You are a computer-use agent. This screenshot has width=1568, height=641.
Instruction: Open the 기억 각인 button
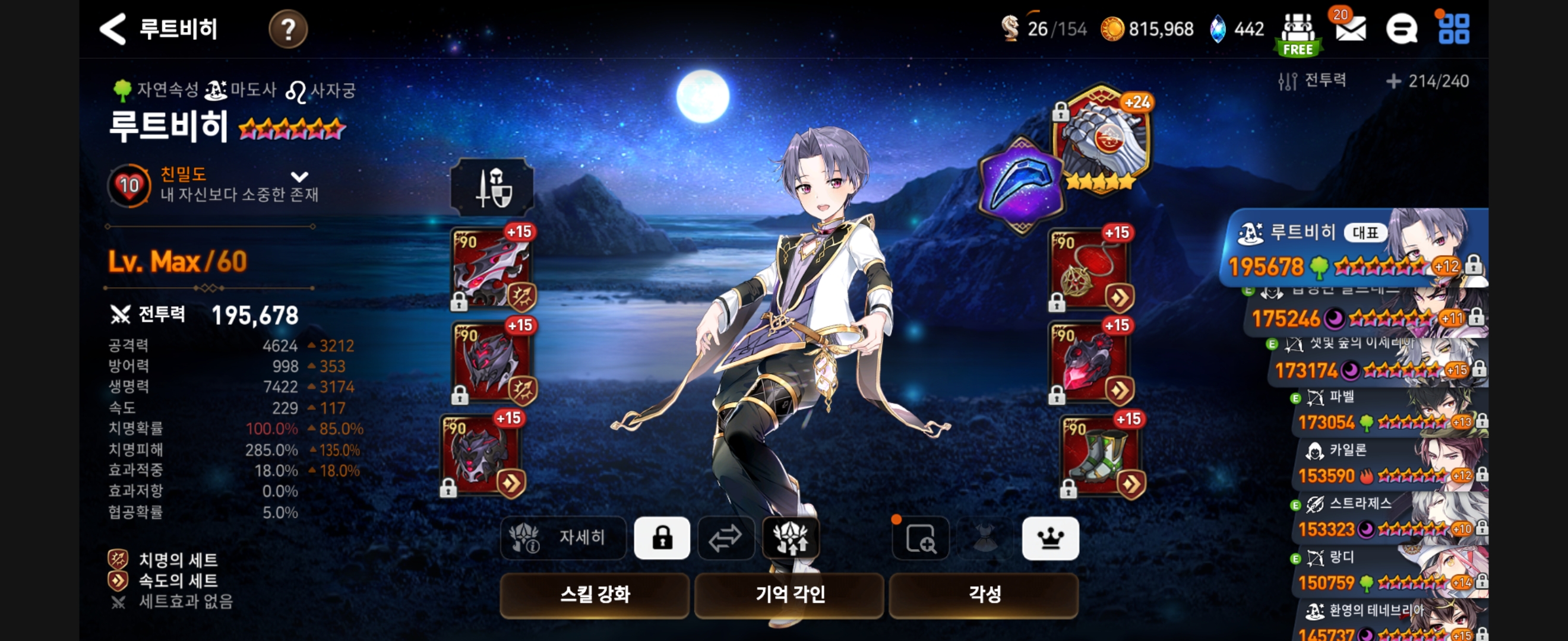[789, 594]
